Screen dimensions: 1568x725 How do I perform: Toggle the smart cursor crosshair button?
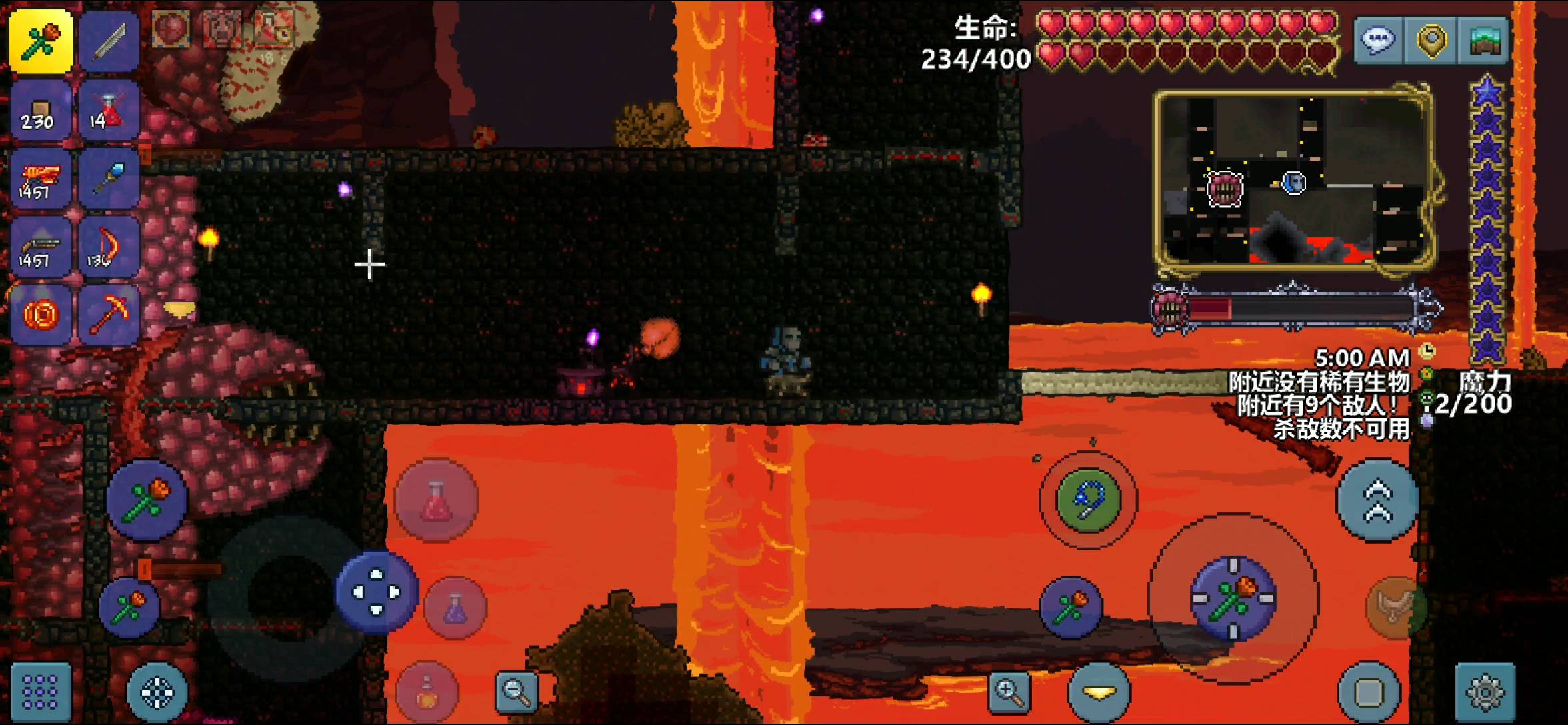tap(157, 693)
